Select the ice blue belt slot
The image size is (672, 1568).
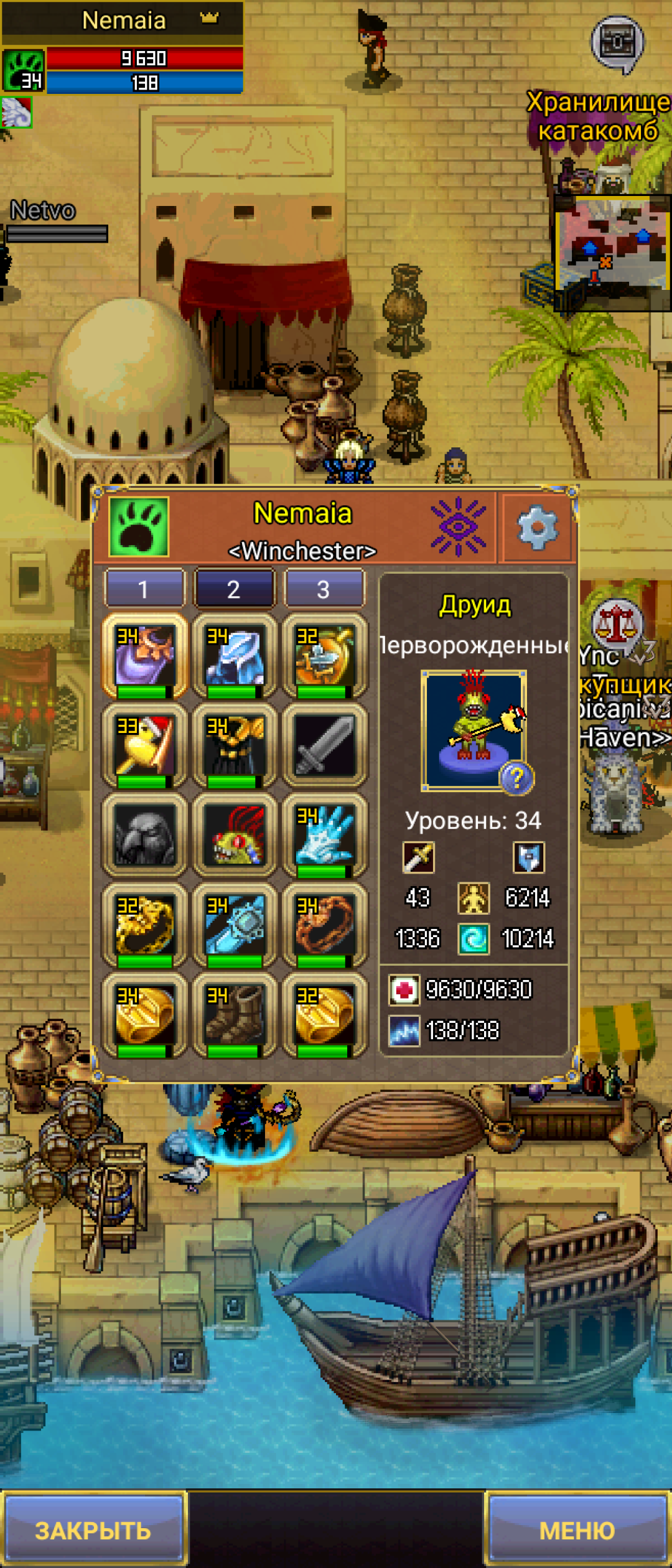point(234,925)
